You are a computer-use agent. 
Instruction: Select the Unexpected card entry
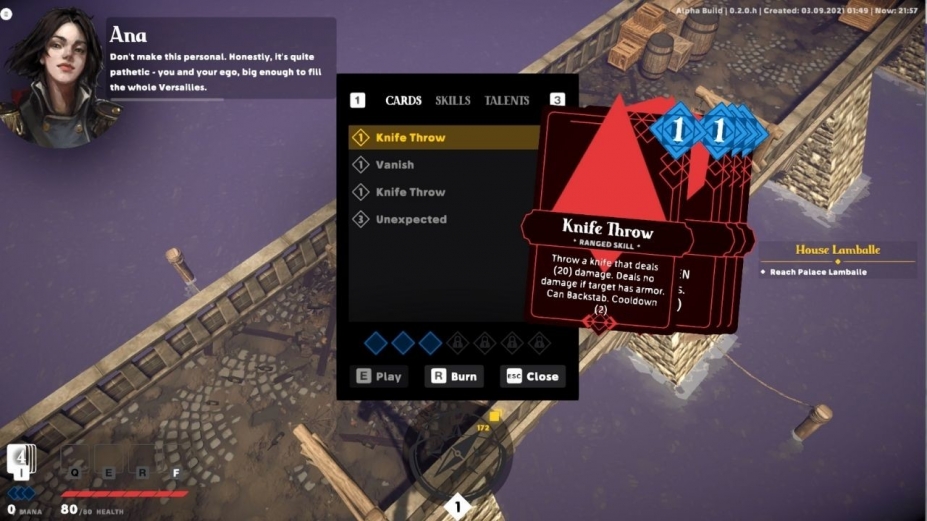[x=411, y=219]
